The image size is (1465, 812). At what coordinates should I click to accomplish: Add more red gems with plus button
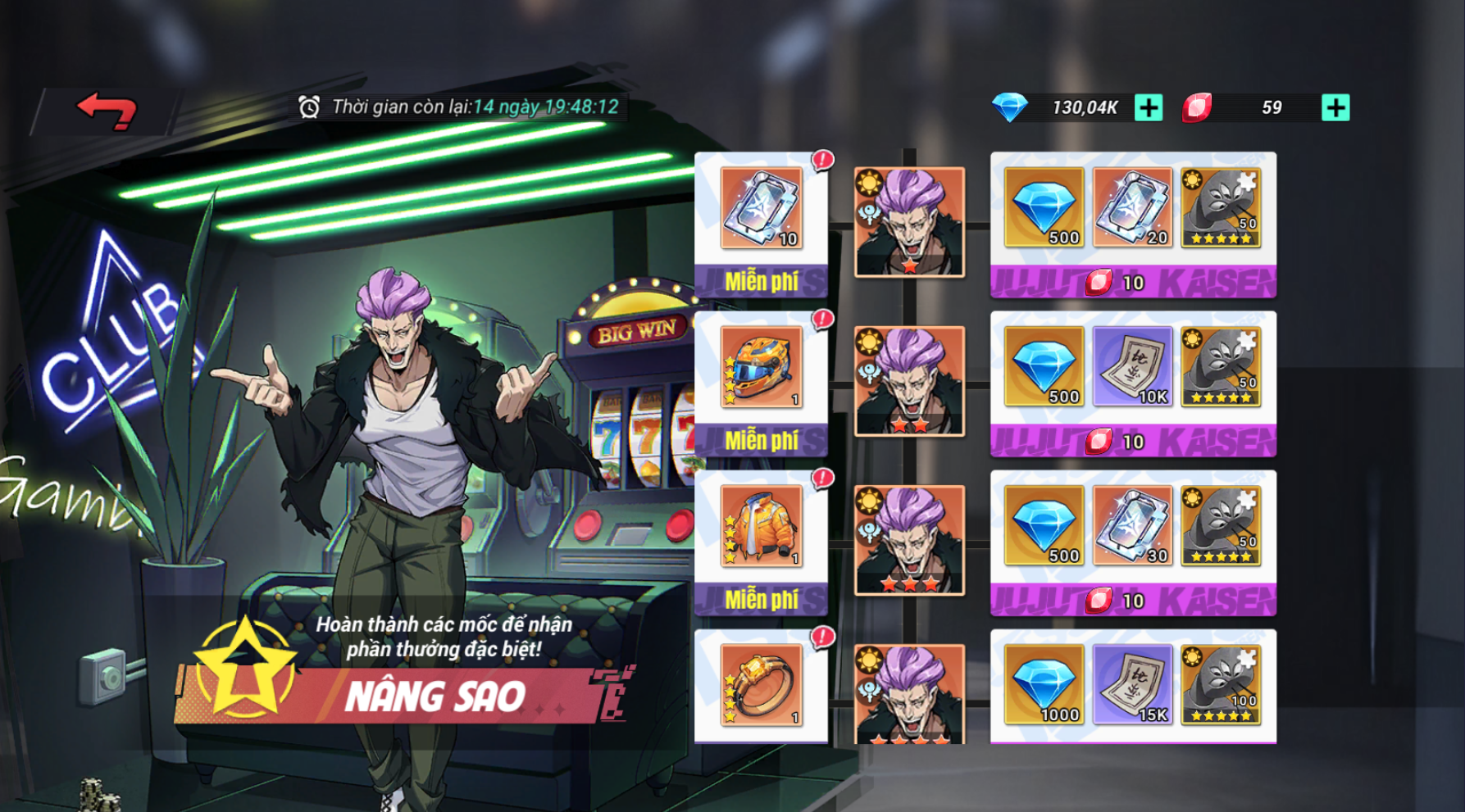[x=1335, y=107]
